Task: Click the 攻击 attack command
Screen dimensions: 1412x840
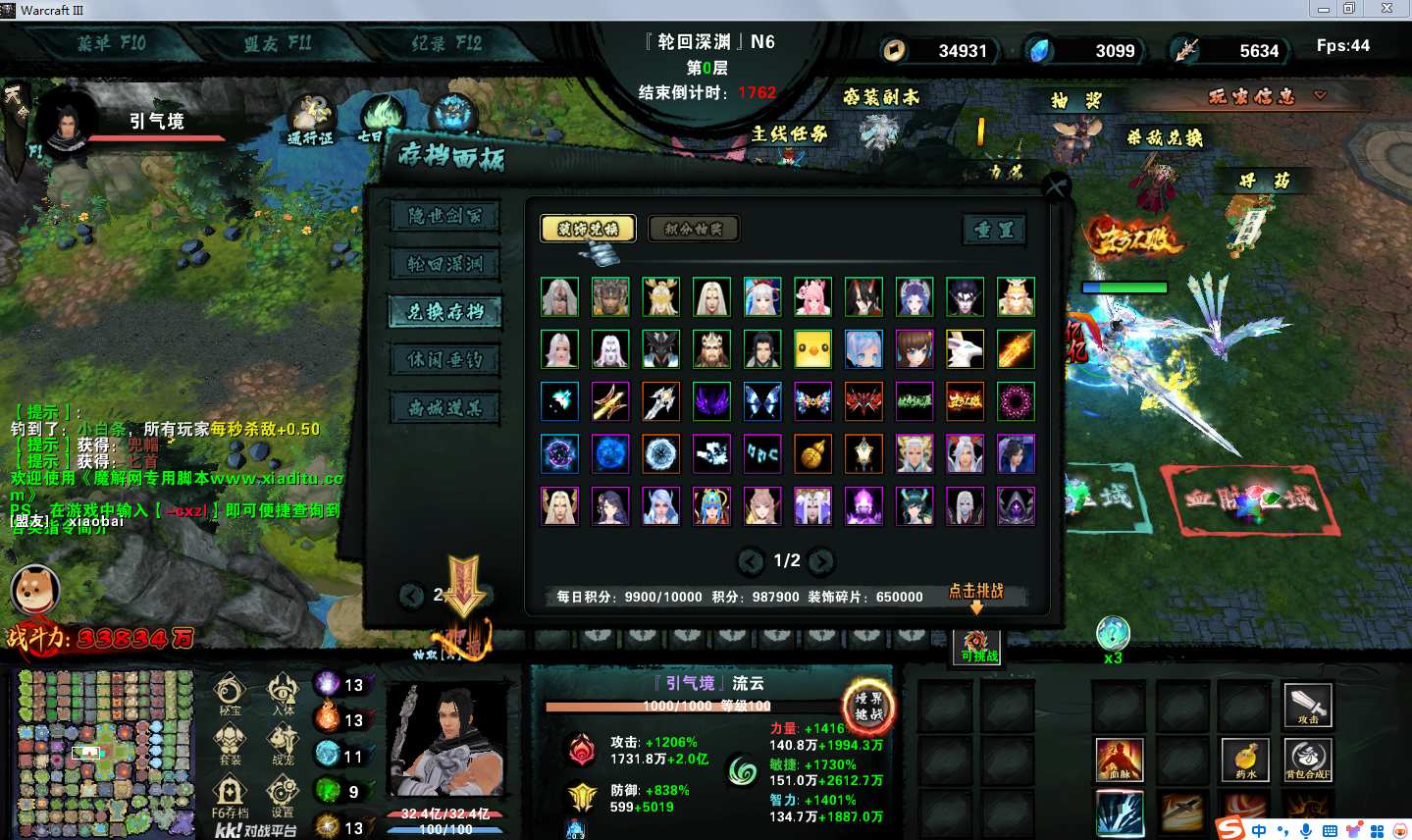Action: [x=1308, y=705]
